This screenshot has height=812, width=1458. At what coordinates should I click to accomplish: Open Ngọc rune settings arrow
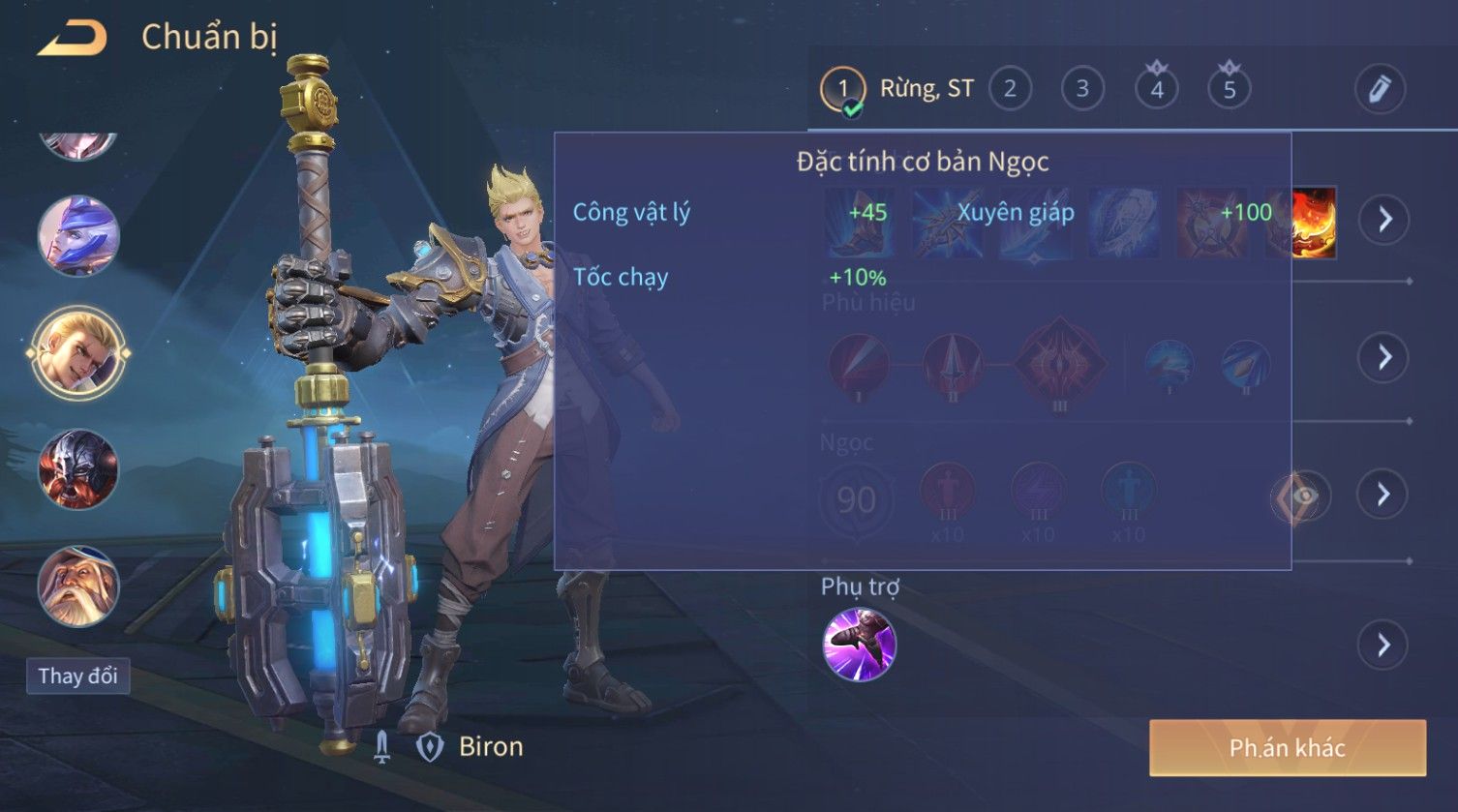pos(1384,495)
